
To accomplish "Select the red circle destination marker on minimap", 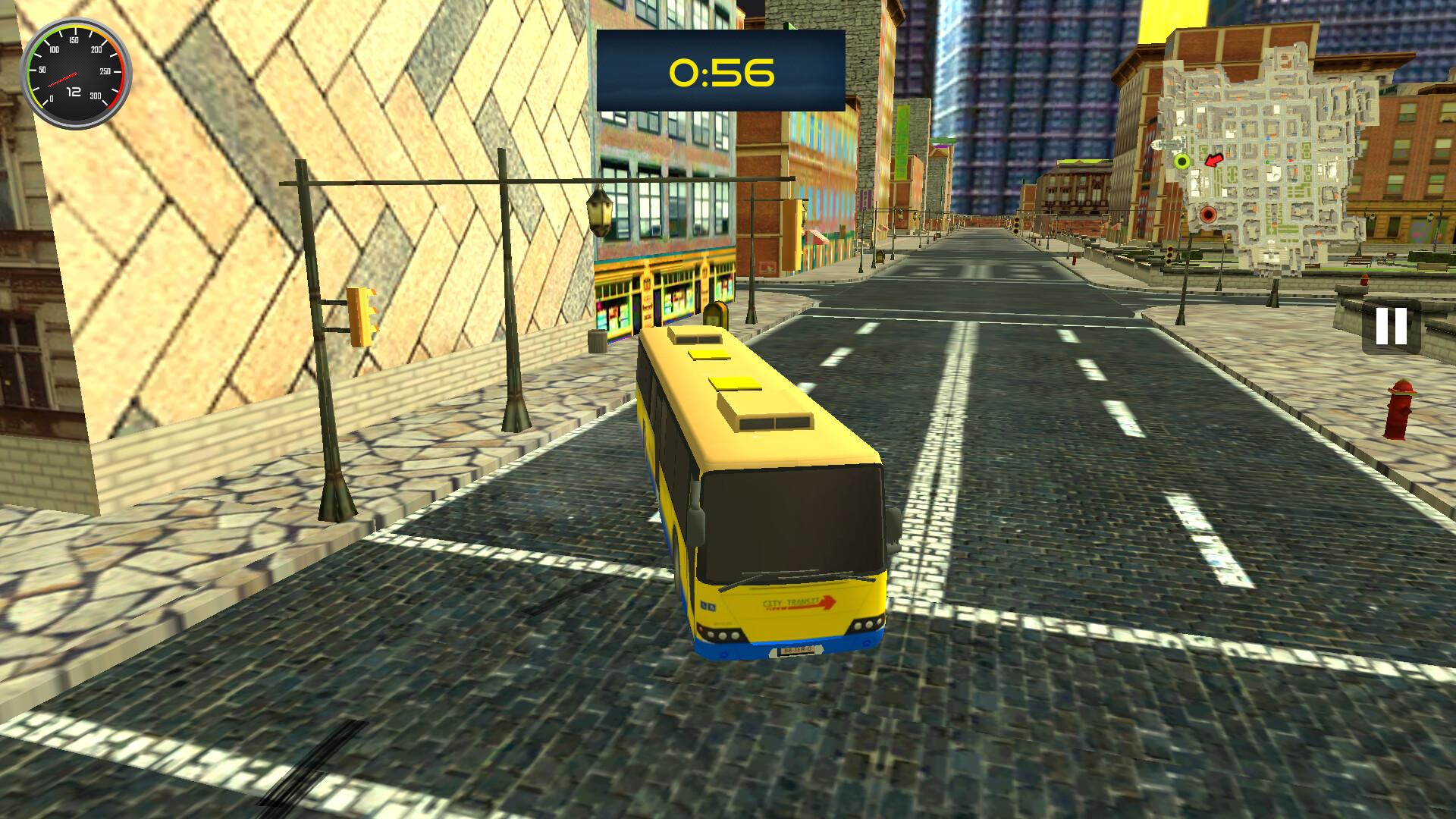I will [x=1208, y=213].
